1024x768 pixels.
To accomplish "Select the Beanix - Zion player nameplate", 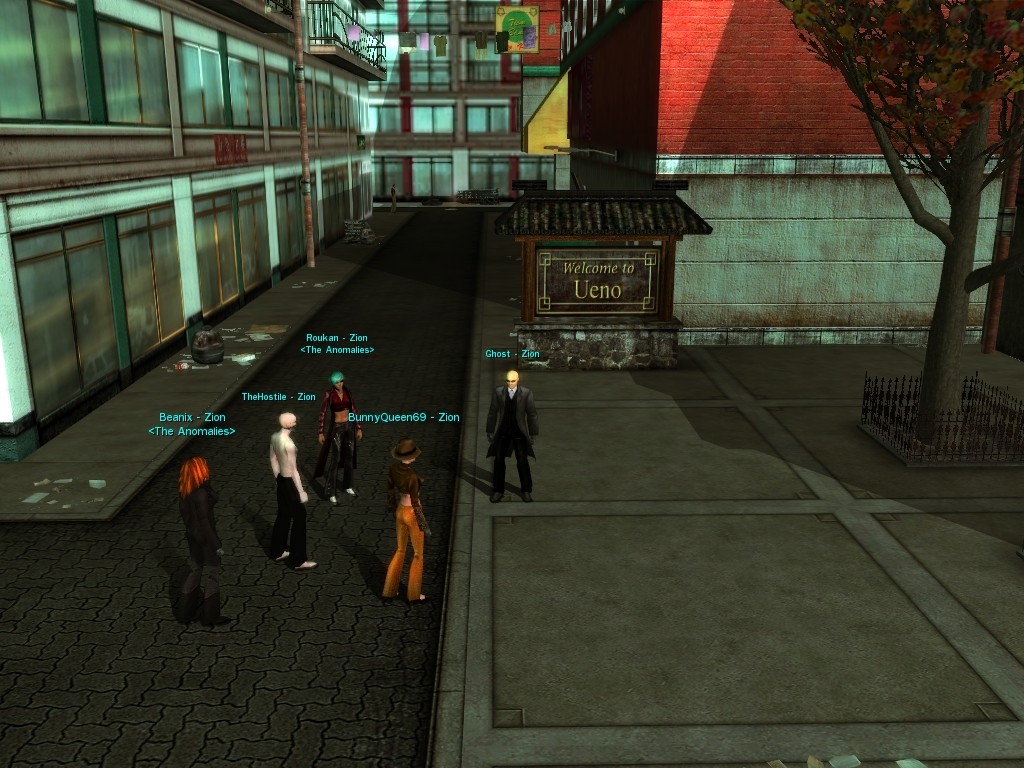I will [x=192, y=418].
